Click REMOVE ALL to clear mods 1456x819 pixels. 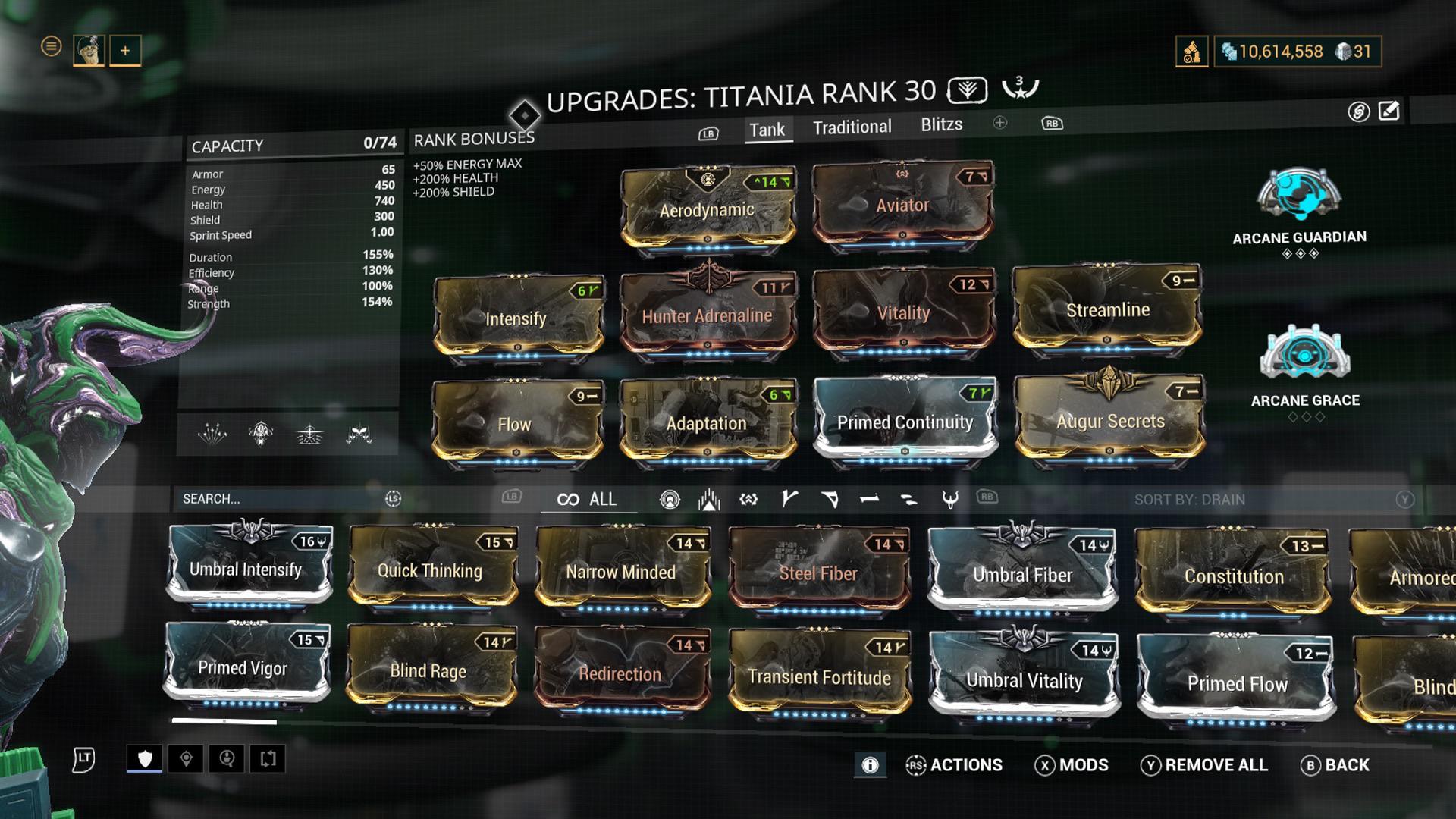[x=1206, y=766]
